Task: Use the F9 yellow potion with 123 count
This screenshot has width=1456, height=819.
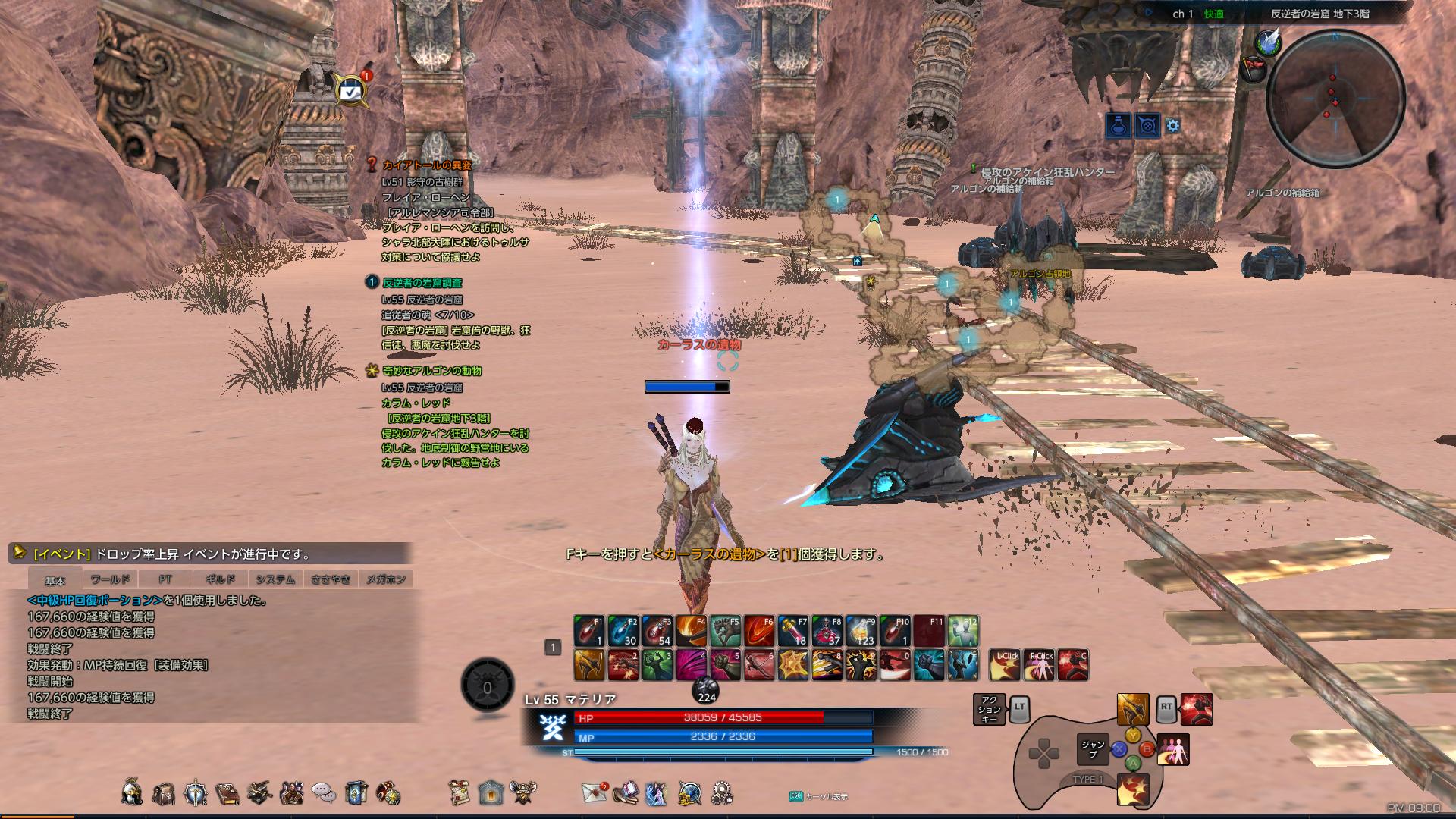Action: (x=861, y=631)
